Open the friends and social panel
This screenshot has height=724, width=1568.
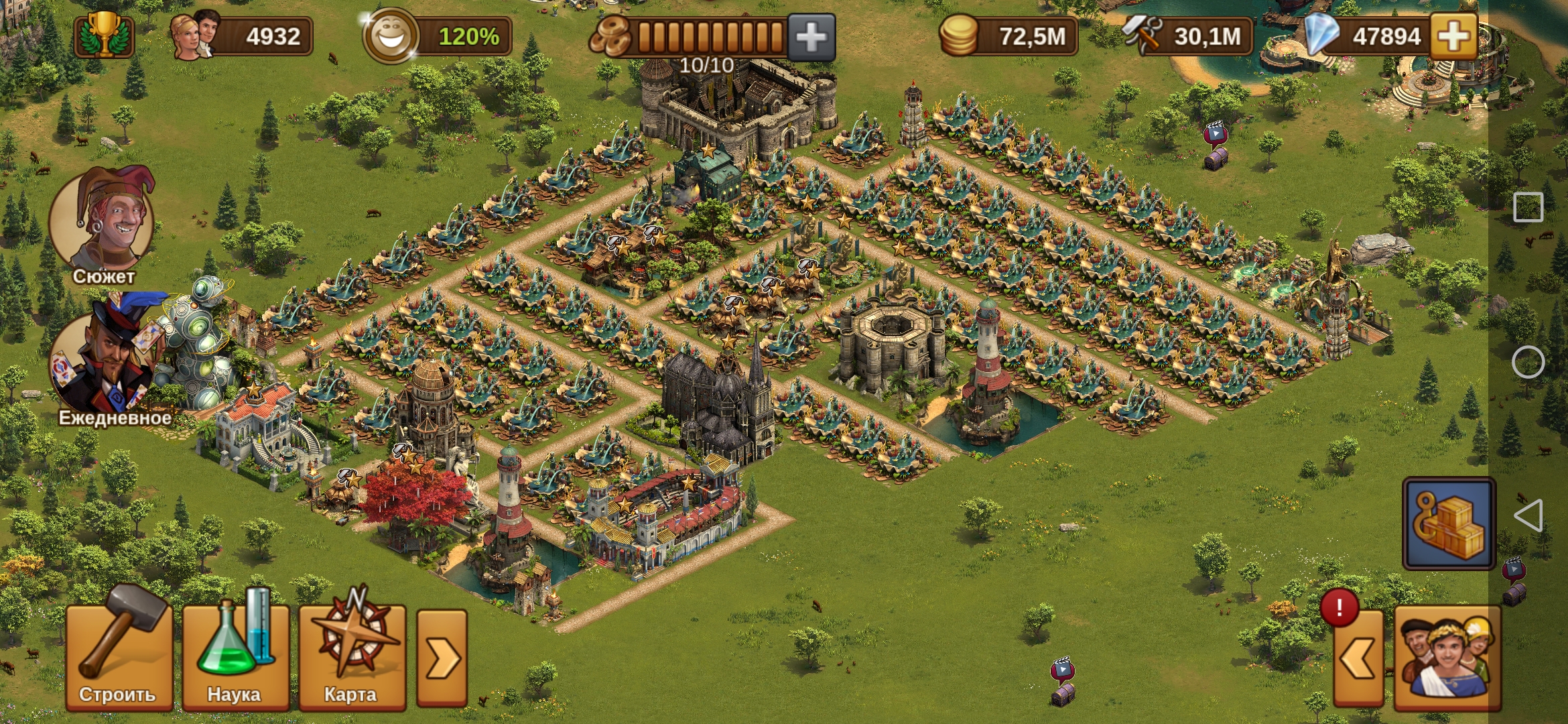[x=1447, y=658]
